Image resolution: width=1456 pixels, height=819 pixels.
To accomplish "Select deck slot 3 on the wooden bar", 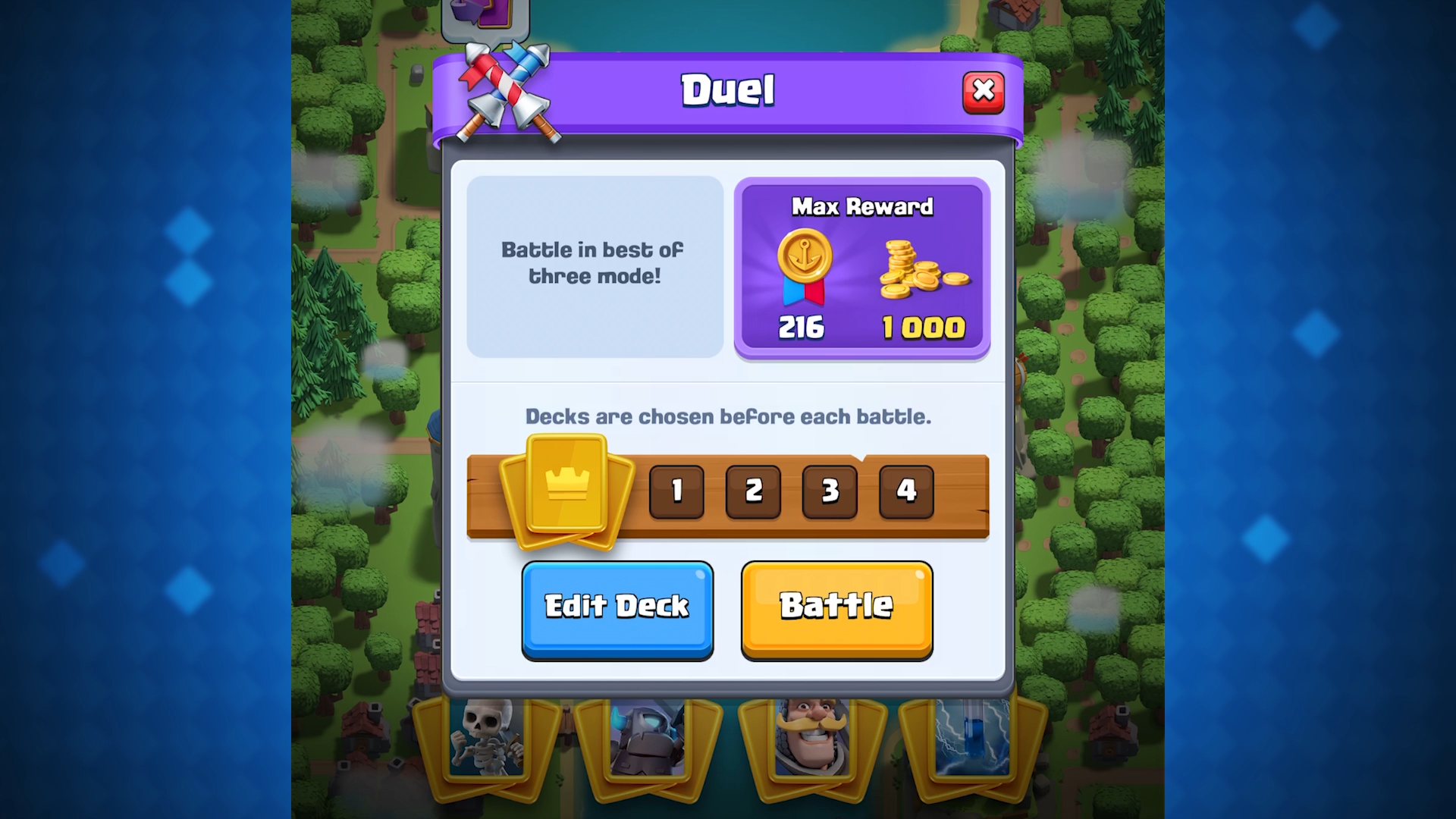I will point(829,491).
